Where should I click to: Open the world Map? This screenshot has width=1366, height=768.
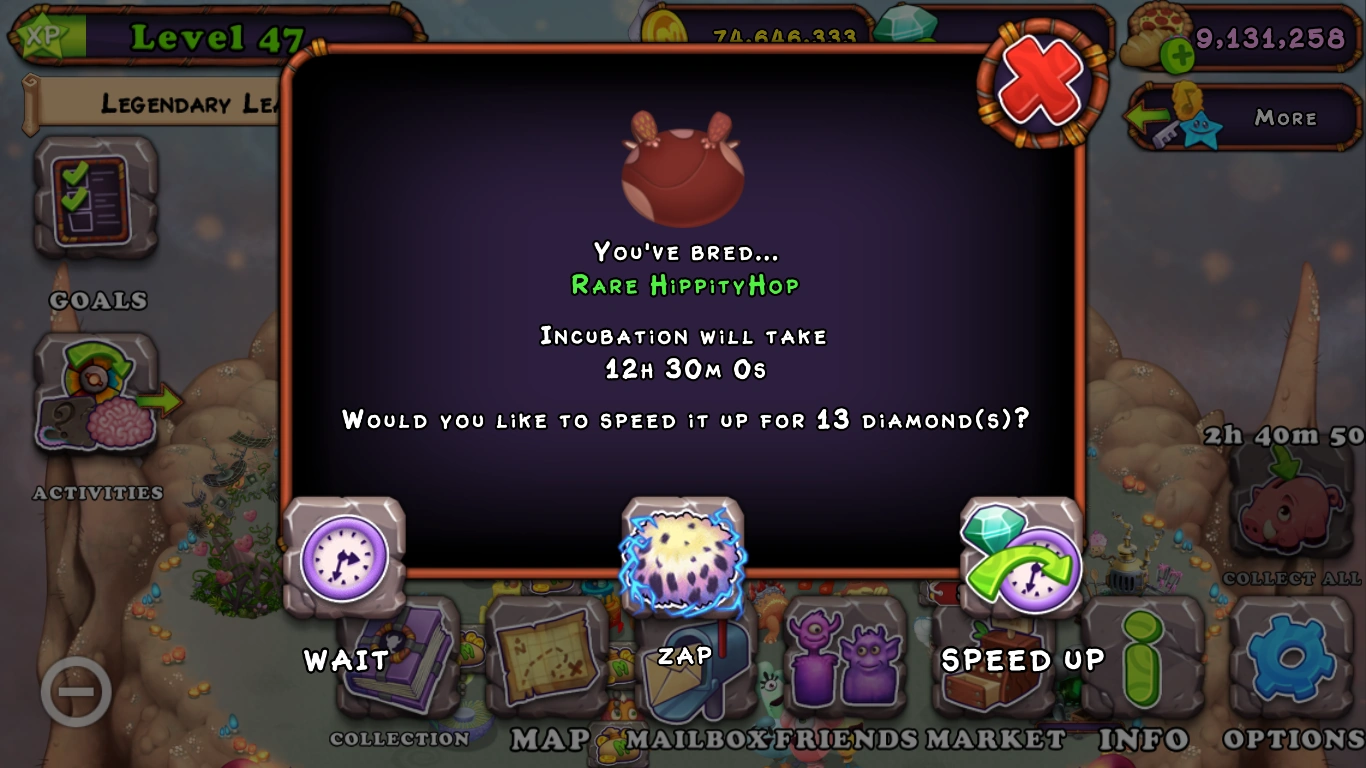(x=547, y=660)
